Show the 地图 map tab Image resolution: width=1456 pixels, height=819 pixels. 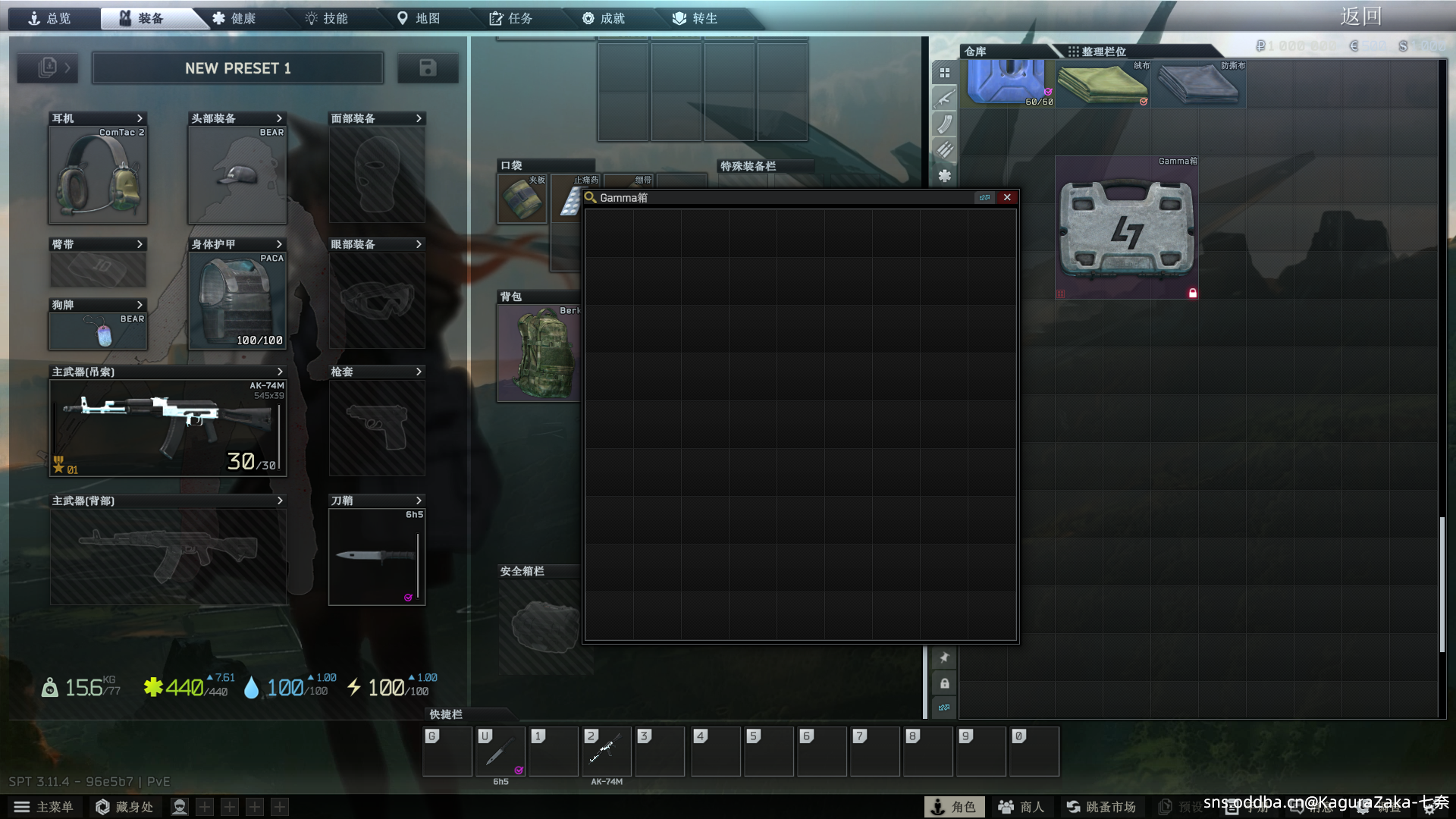[x=419, y=18]
